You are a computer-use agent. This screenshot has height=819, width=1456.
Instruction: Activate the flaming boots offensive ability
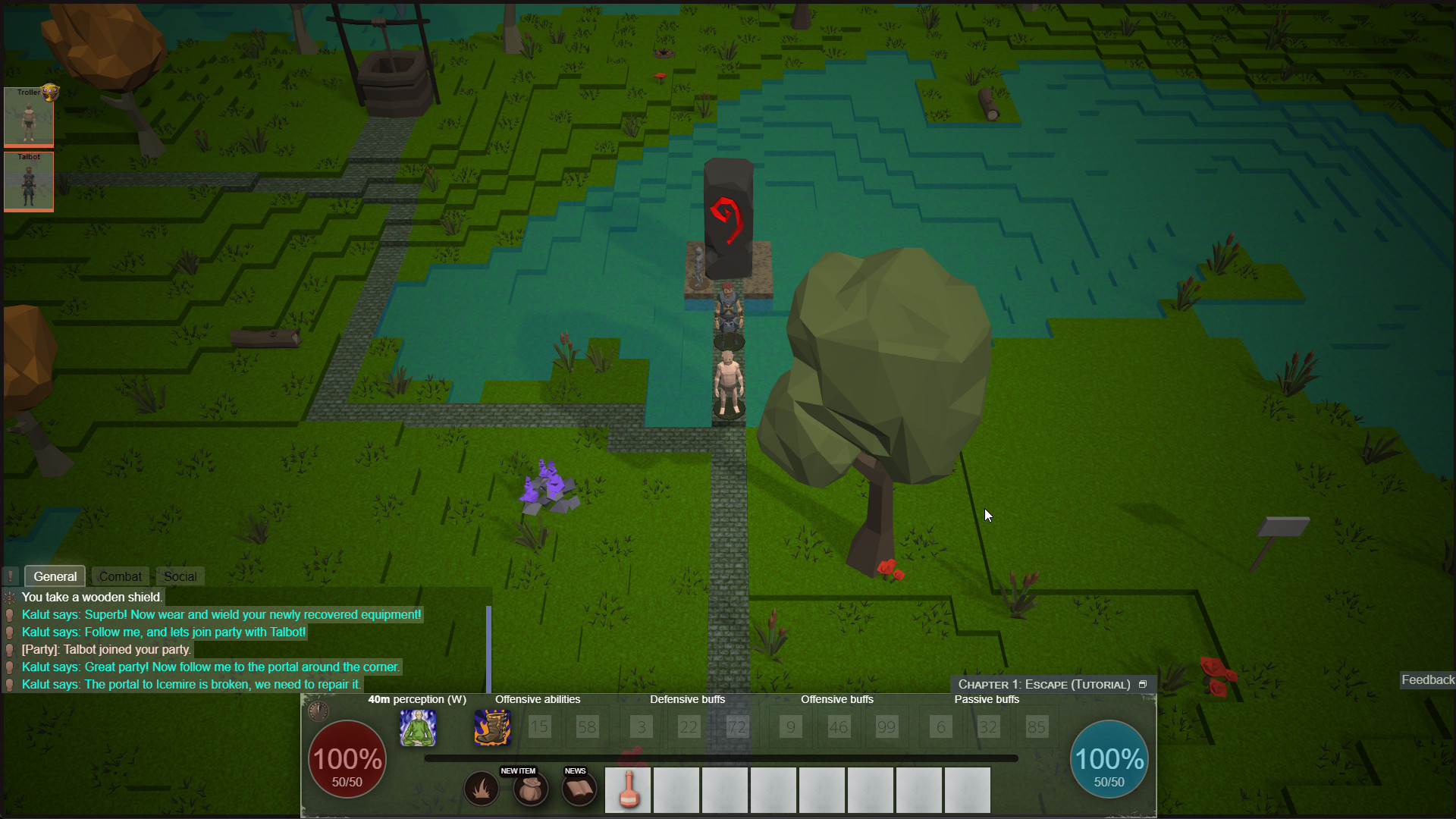(x=491, y=727)
